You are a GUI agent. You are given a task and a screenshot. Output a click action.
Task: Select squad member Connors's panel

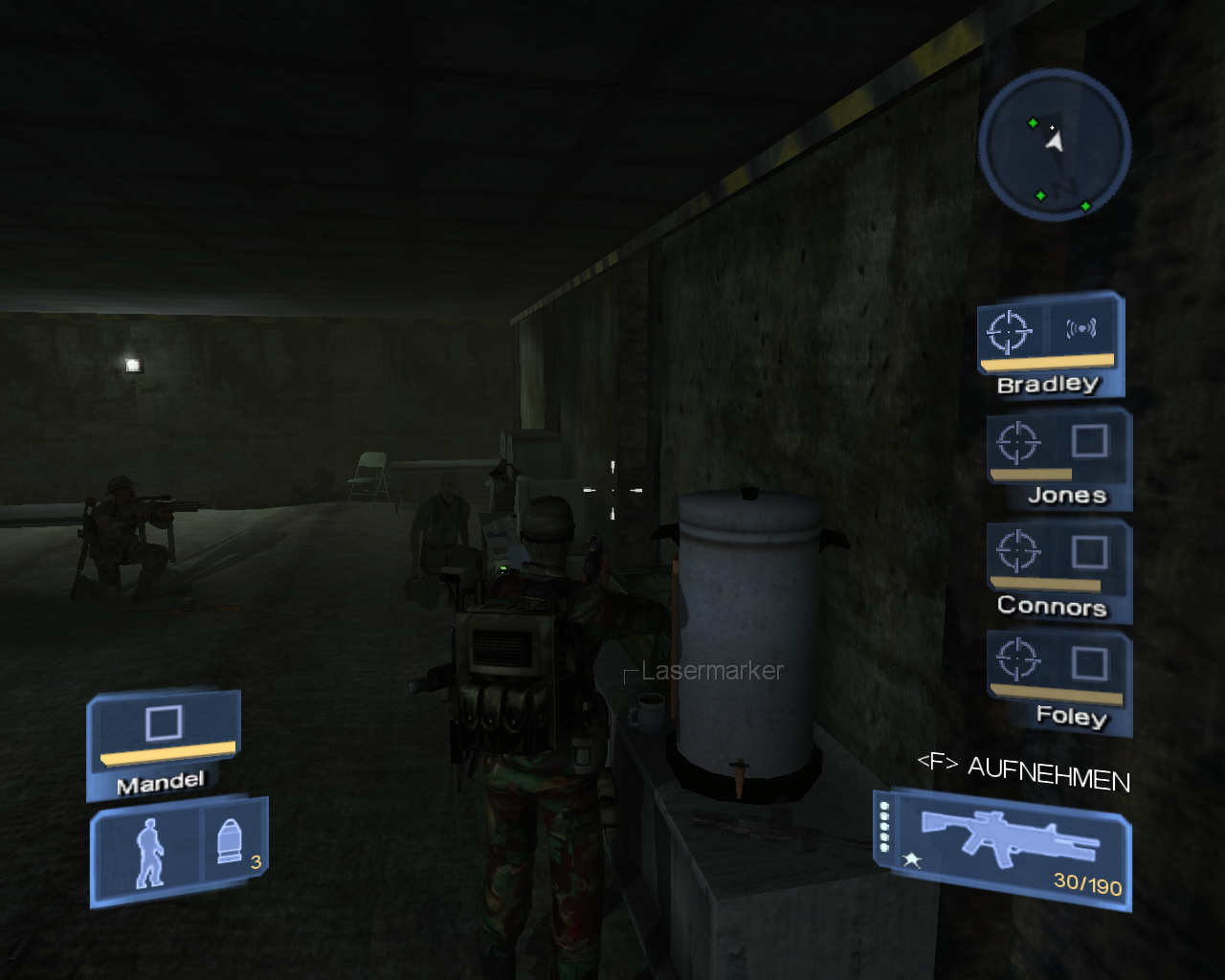tap(1059, 568)
